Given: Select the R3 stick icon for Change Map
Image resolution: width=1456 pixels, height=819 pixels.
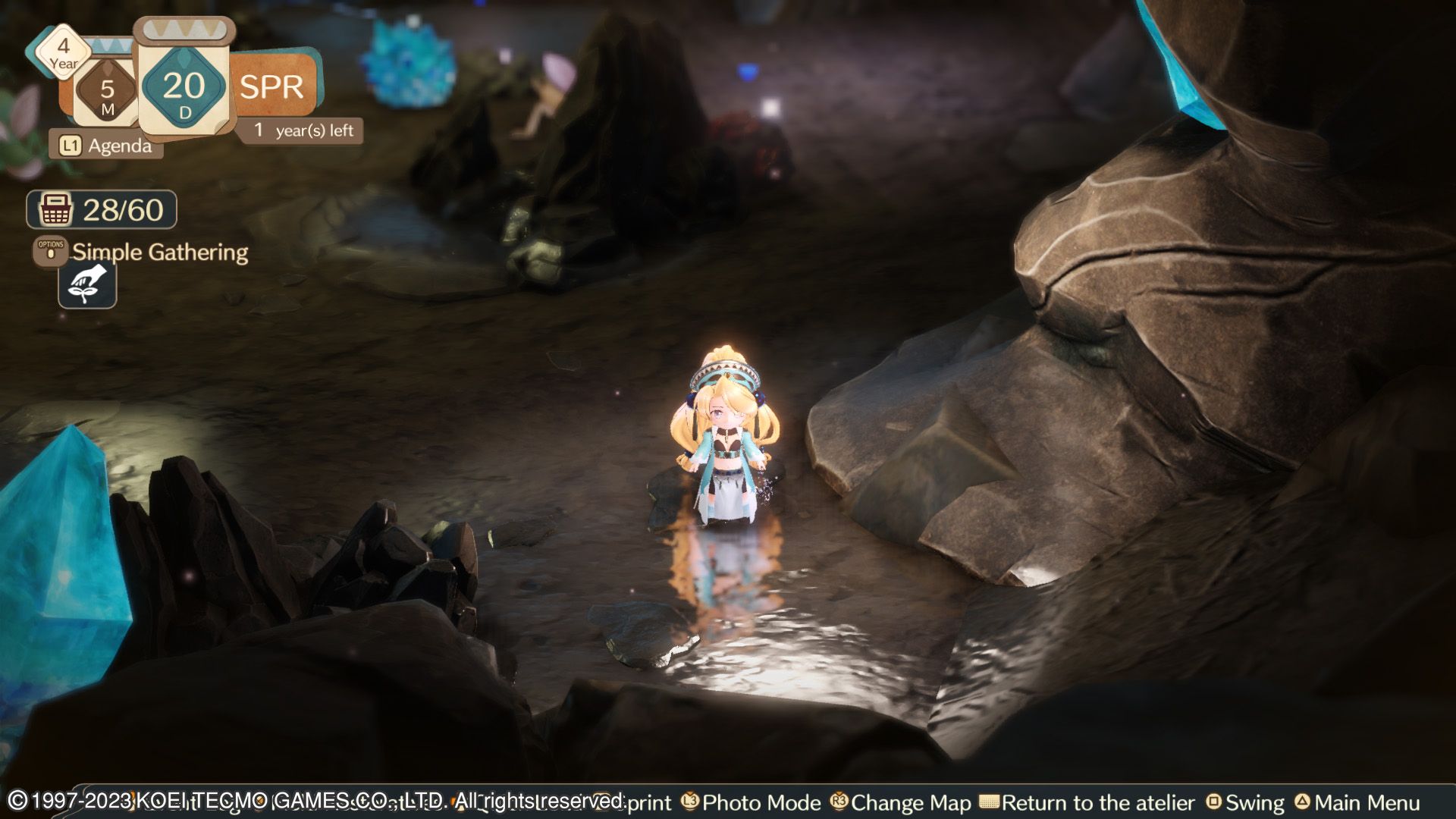Looking at the screenshot, I should coord(837,802).
